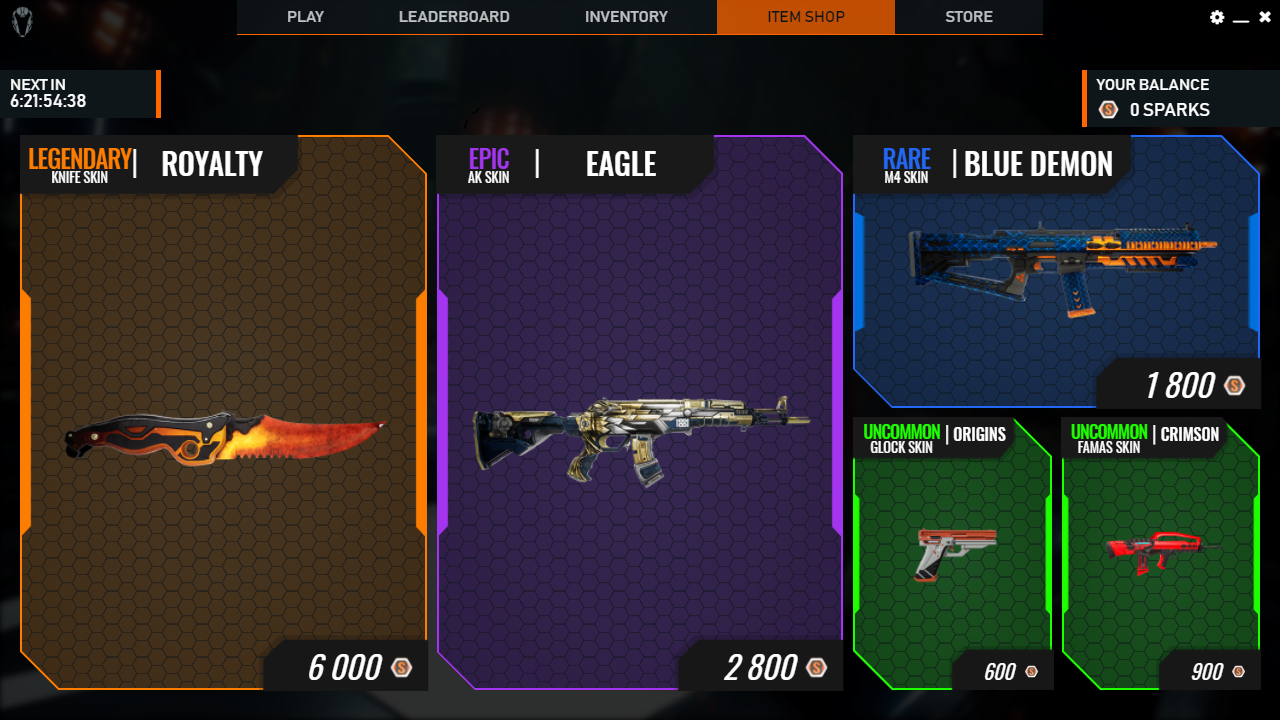Viewport: 1280px width, 720px height.
Task: Purchase the Royalty knife for 6 000
Action: point(345,666)
